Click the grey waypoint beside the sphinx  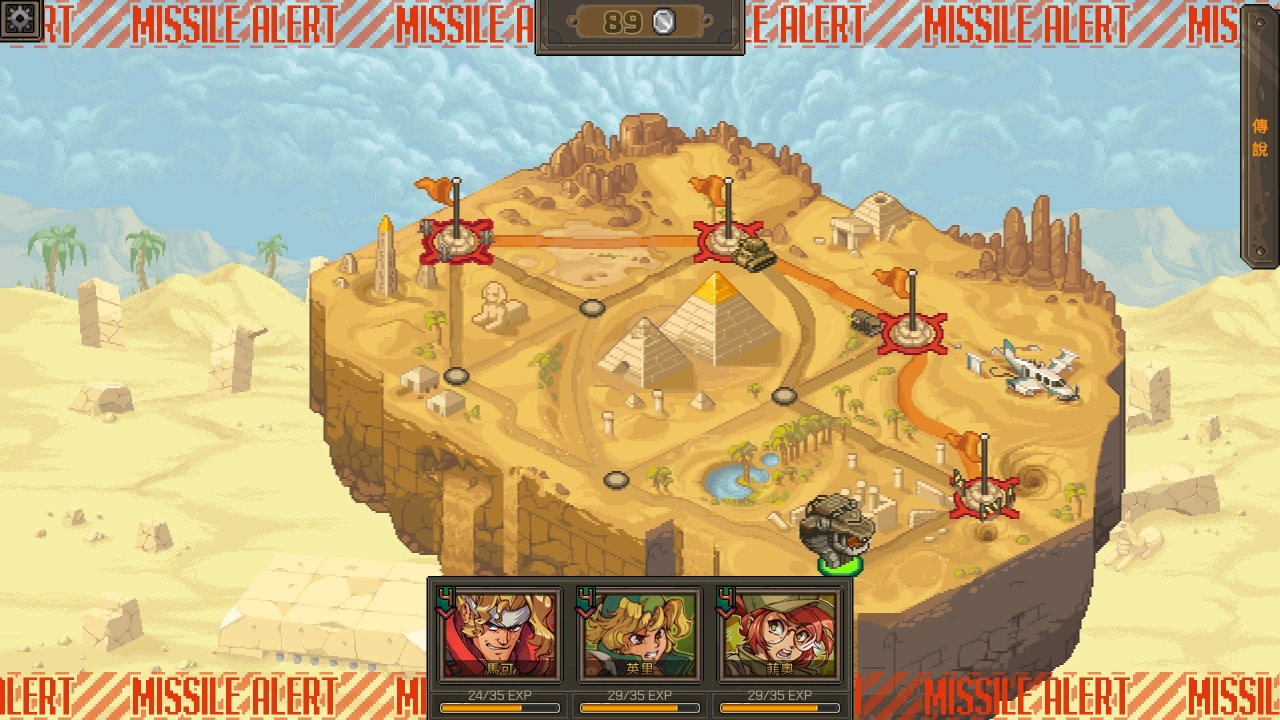coord(592,307)
